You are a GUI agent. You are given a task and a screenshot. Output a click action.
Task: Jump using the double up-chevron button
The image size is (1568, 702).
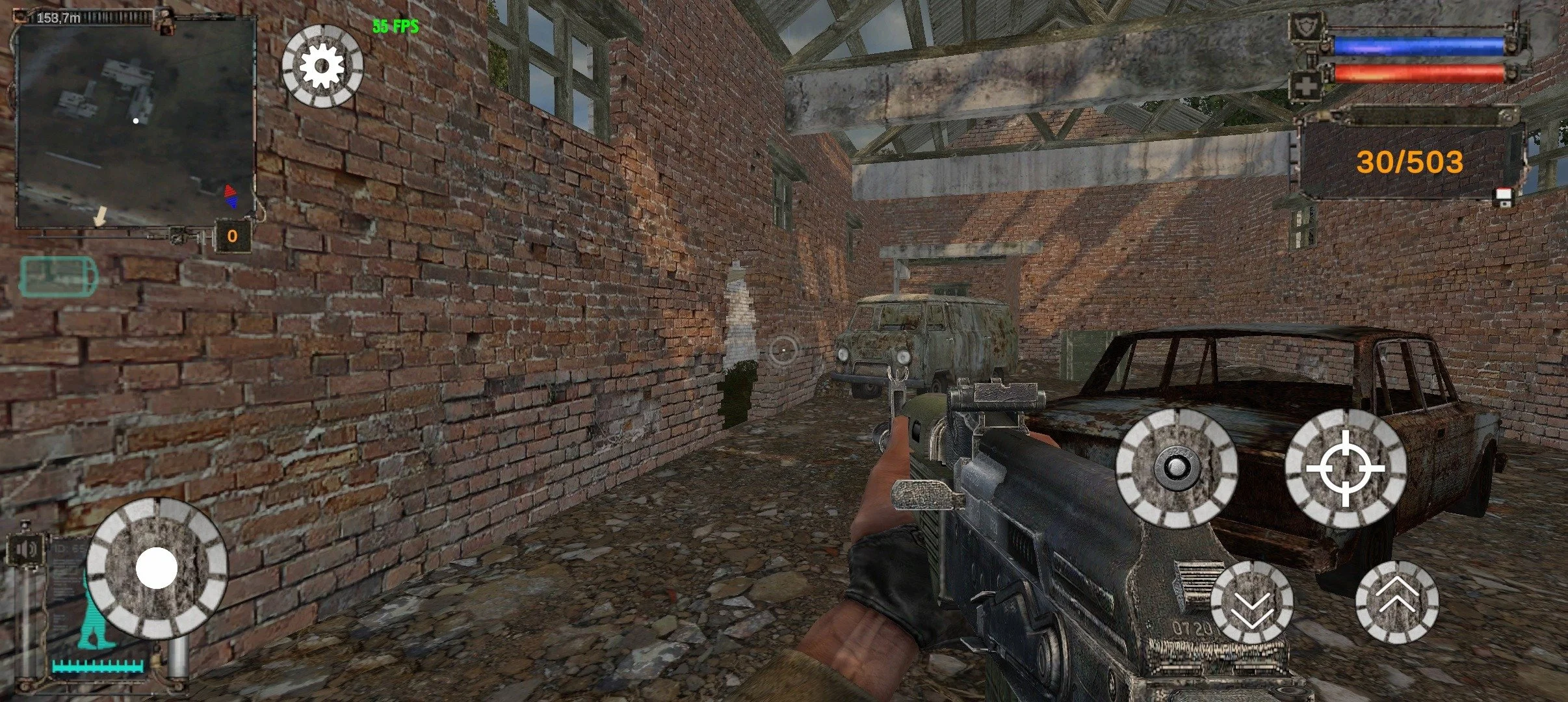point(1397,602)
